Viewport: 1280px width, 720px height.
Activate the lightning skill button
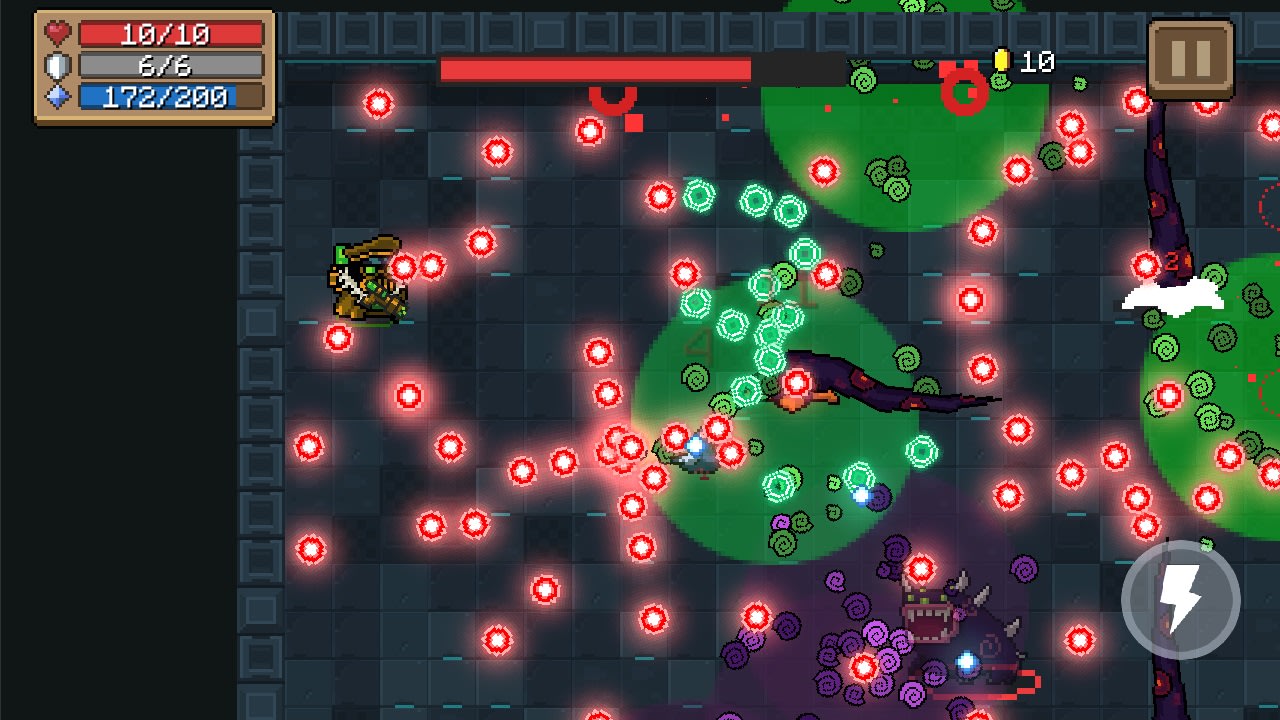click(1178, 597)
